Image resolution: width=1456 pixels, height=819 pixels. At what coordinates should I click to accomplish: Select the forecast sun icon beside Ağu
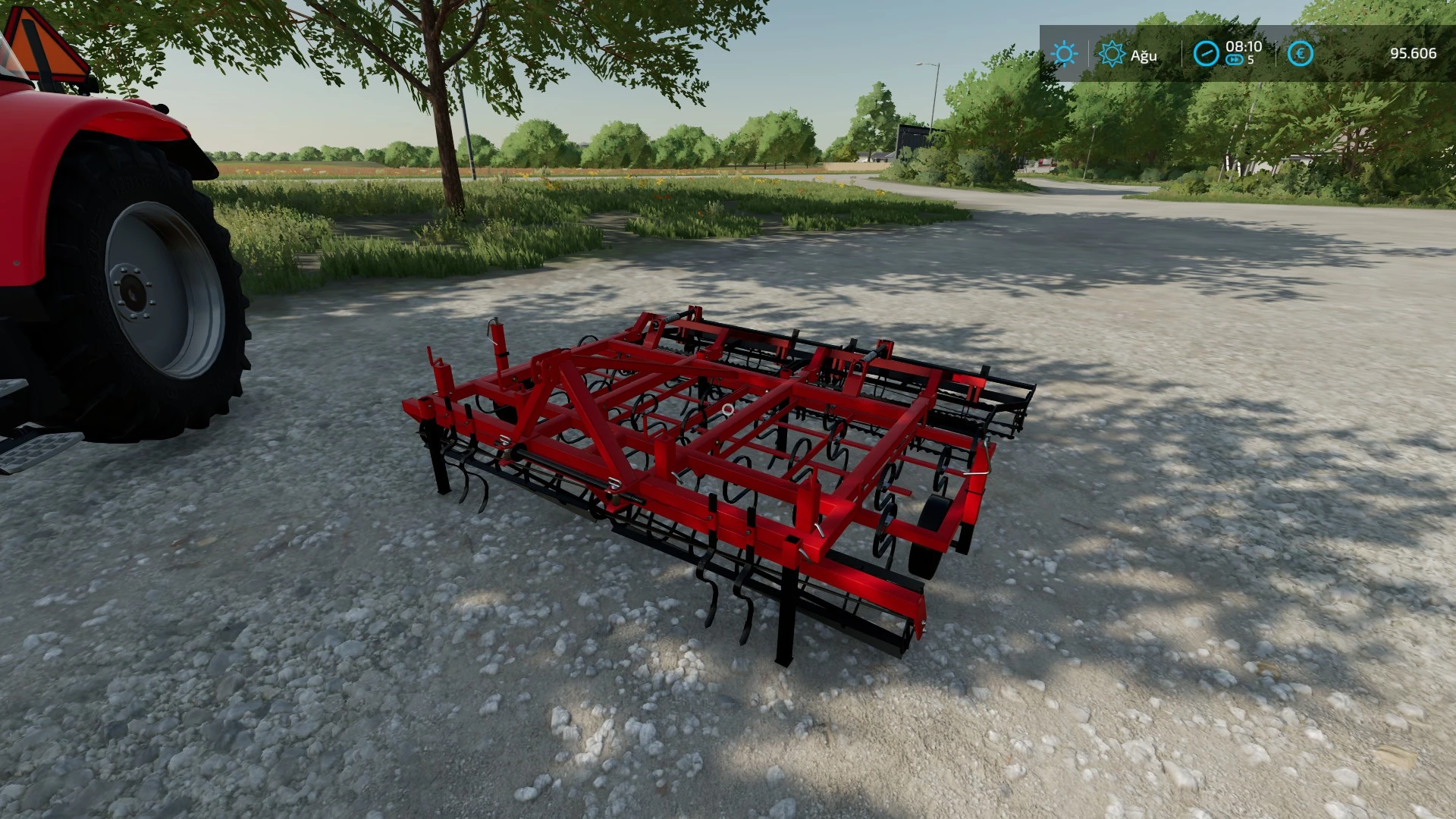(x=1112, y=53)
